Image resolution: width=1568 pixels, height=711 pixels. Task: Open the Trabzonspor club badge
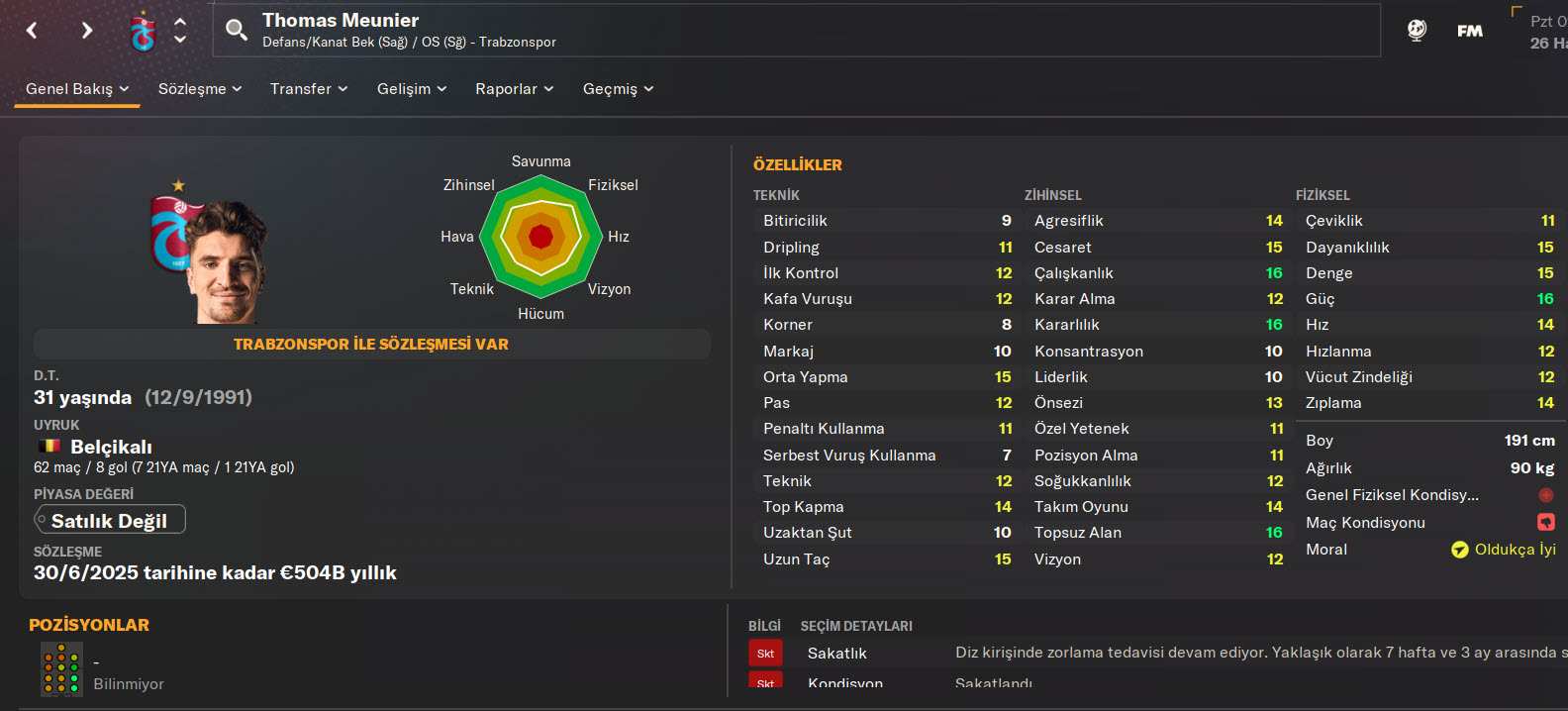click(144, 32)
